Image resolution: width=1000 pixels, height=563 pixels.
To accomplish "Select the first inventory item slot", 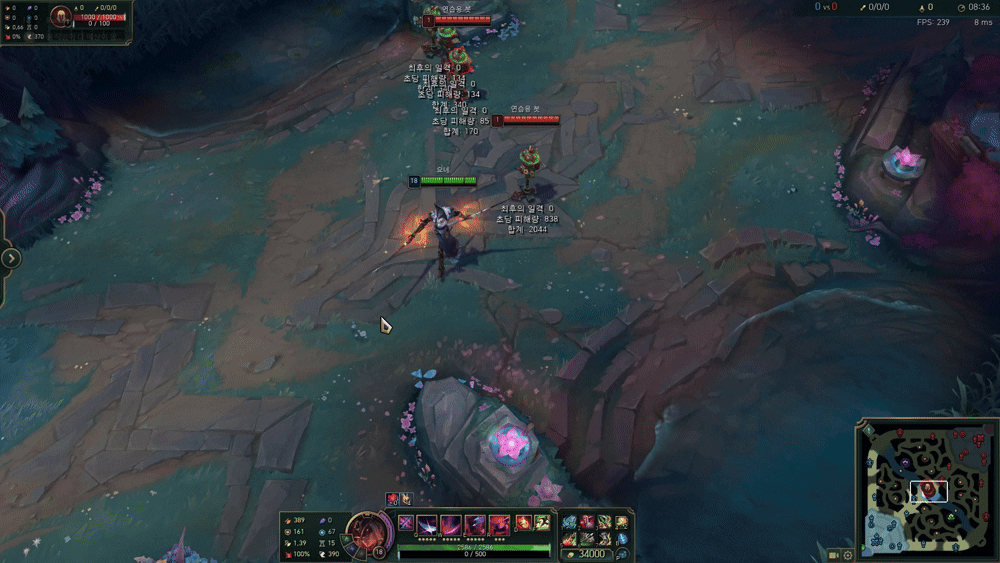I will 570,522.
